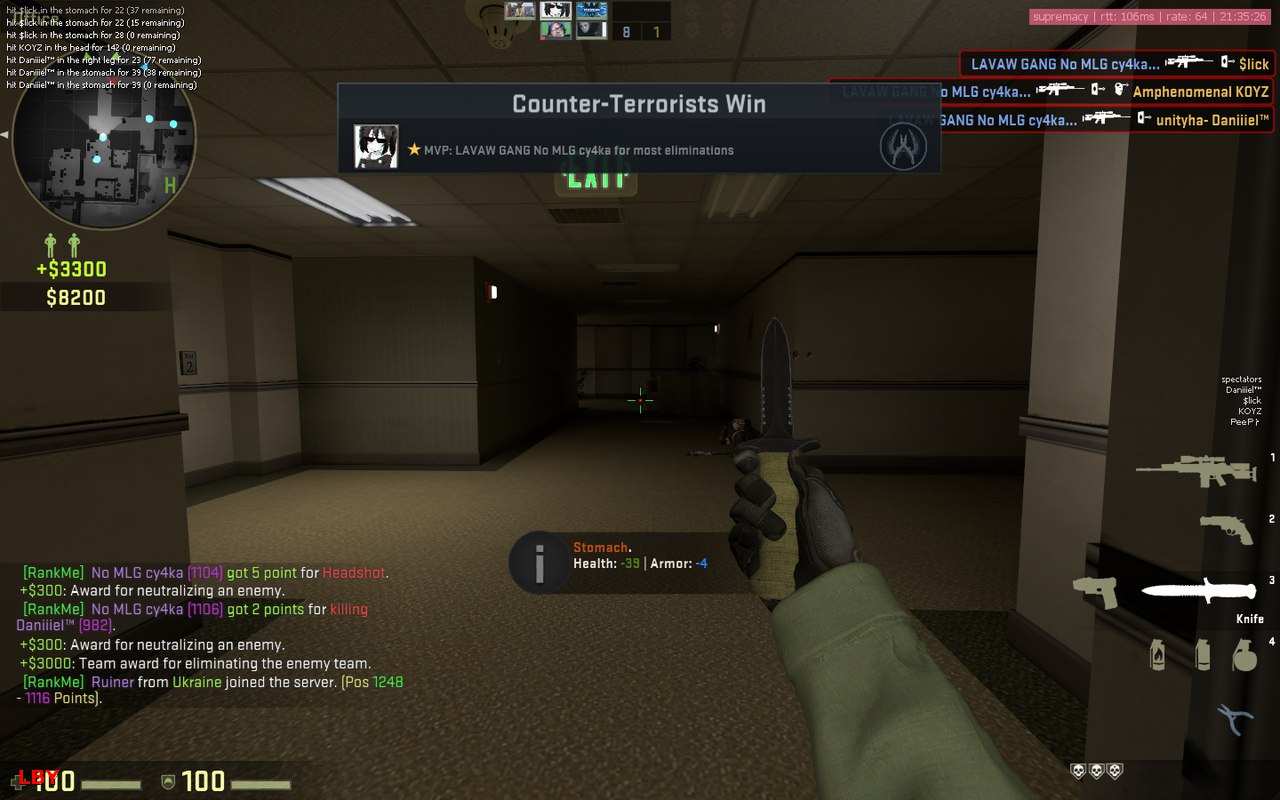The image size is (1280, 800).
Task: Click the Counter-Terrorist team emblem on banner
Action: coord(903,146)
